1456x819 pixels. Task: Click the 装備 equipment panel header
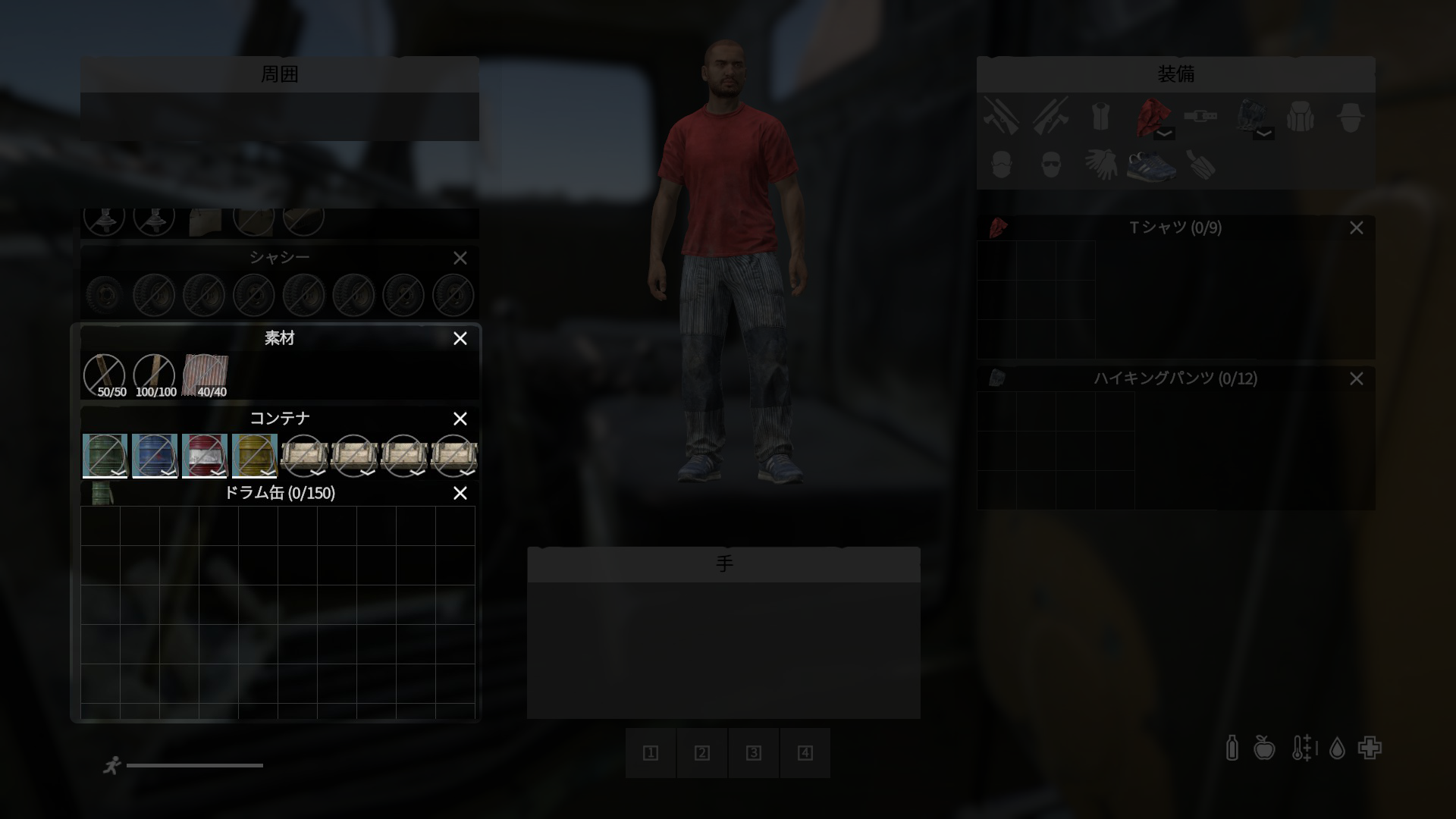click(1175, 74)
